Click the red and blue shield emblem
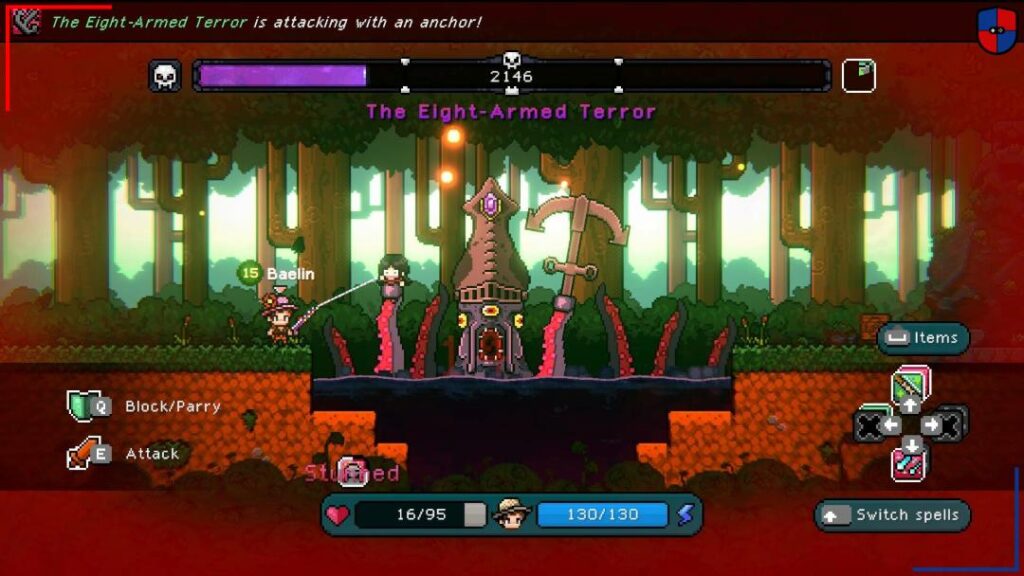 point(996,30)
